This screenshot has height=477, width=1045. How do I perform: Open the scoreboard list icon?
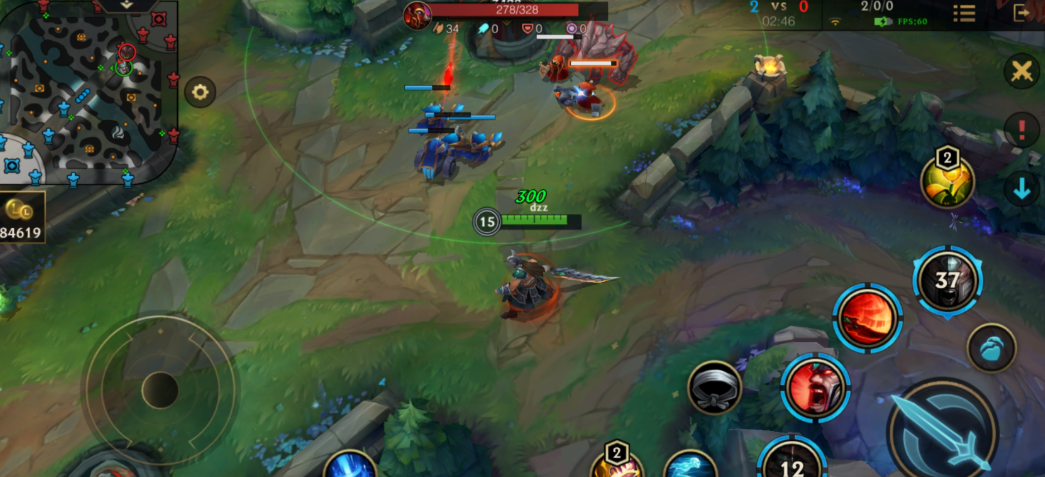tap(964, 13)
